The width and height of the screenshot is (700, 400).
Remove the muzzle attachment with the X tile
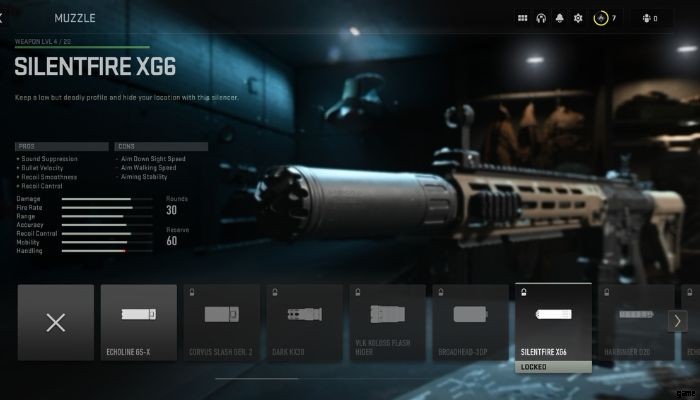pyautogui.click(x=56, y=322)
